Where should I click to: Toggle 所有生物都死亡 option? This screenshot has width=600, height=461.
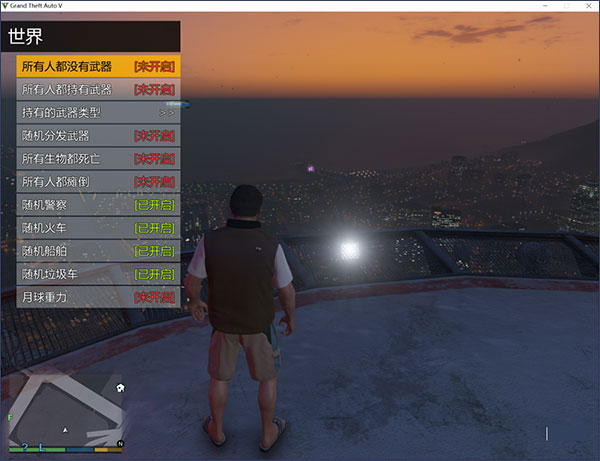pyautogui.click(x=98, y=159)
